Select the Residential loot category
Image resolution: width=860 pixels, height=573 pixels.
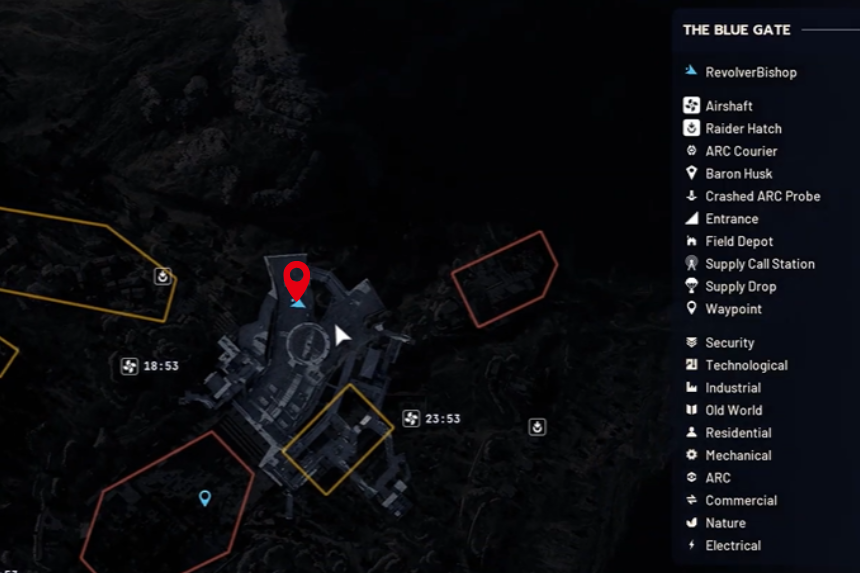[x=738, y=433]
